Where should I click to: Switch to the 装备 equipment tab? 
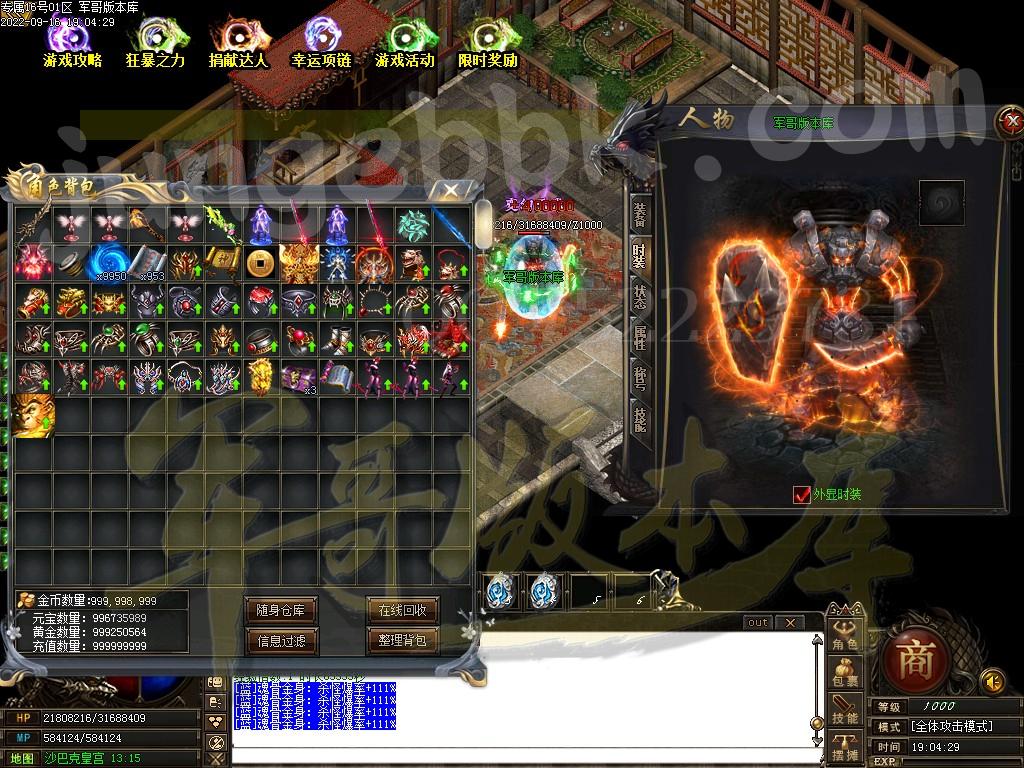pyautogui.click(x=640, y=214)
